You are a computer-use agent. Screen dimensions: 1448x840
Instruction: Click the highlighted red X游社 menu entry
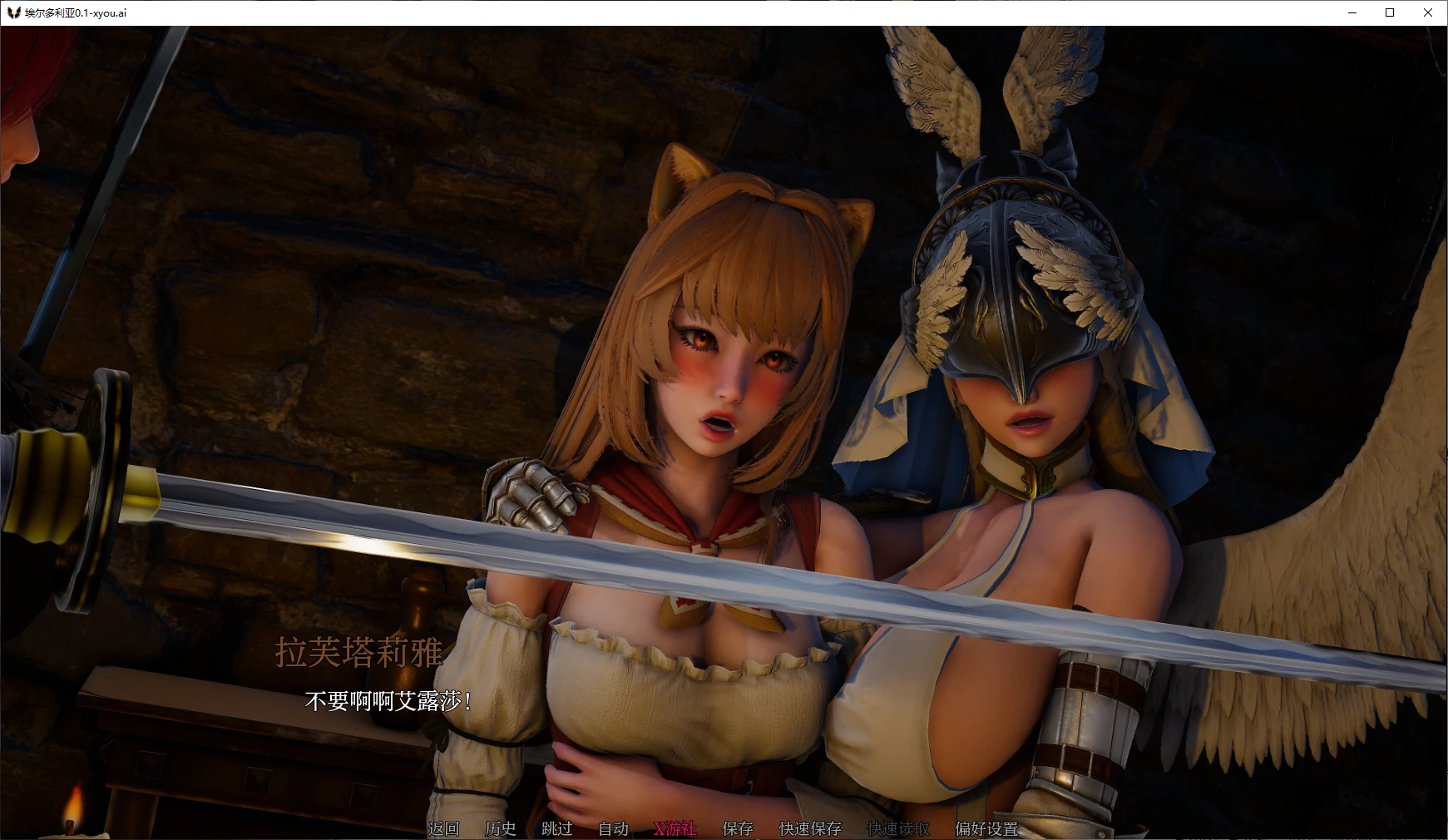pyautogui.click(x=674, y=829)
